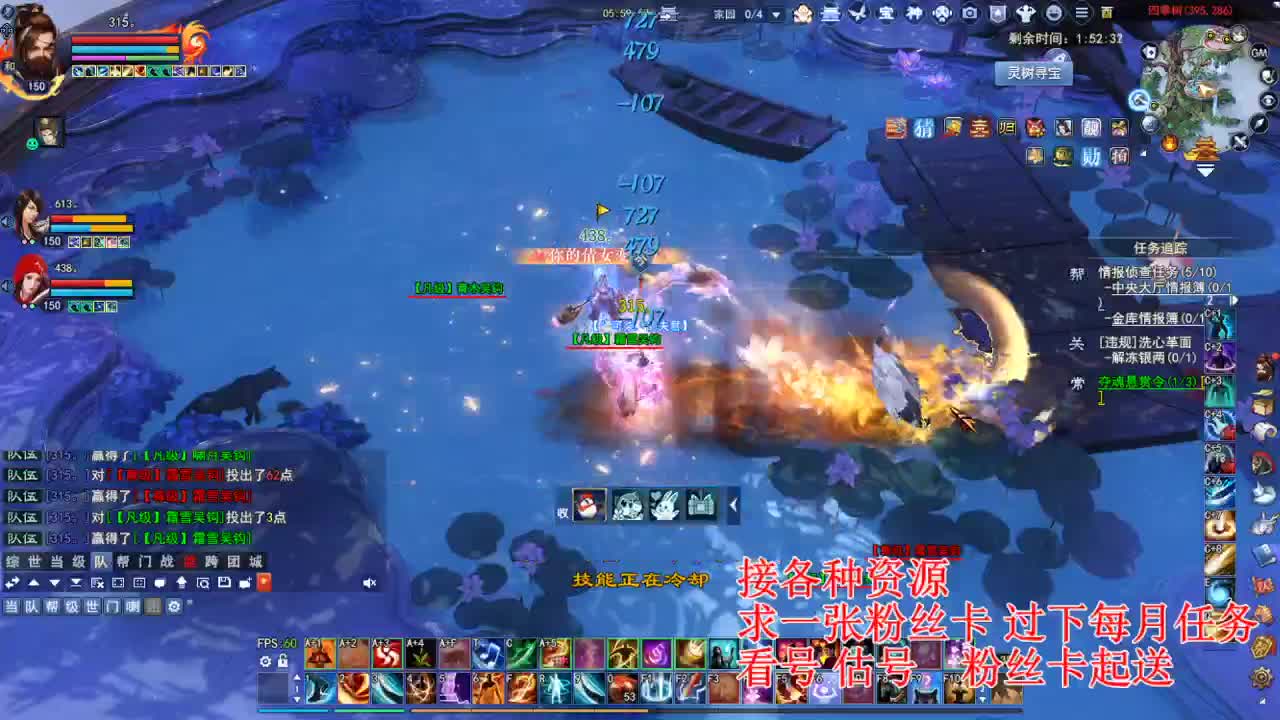1280x720 pixels.
Task: Click the up arrow on the skill bar page stepper
Action: click(297, 677)
